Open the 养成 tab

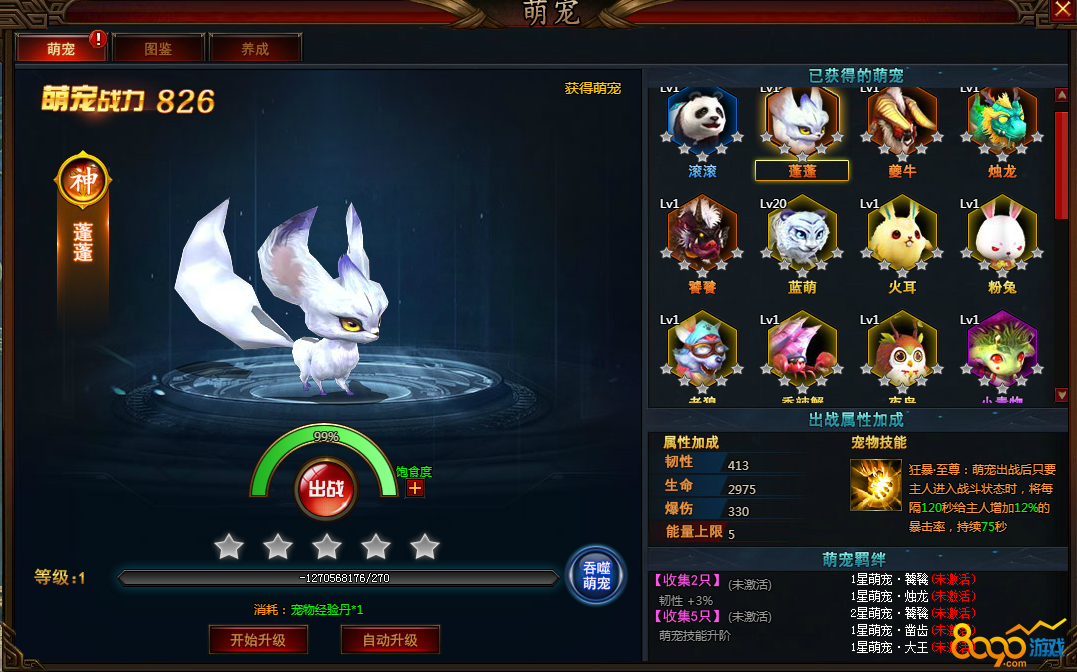coord(254,48)
